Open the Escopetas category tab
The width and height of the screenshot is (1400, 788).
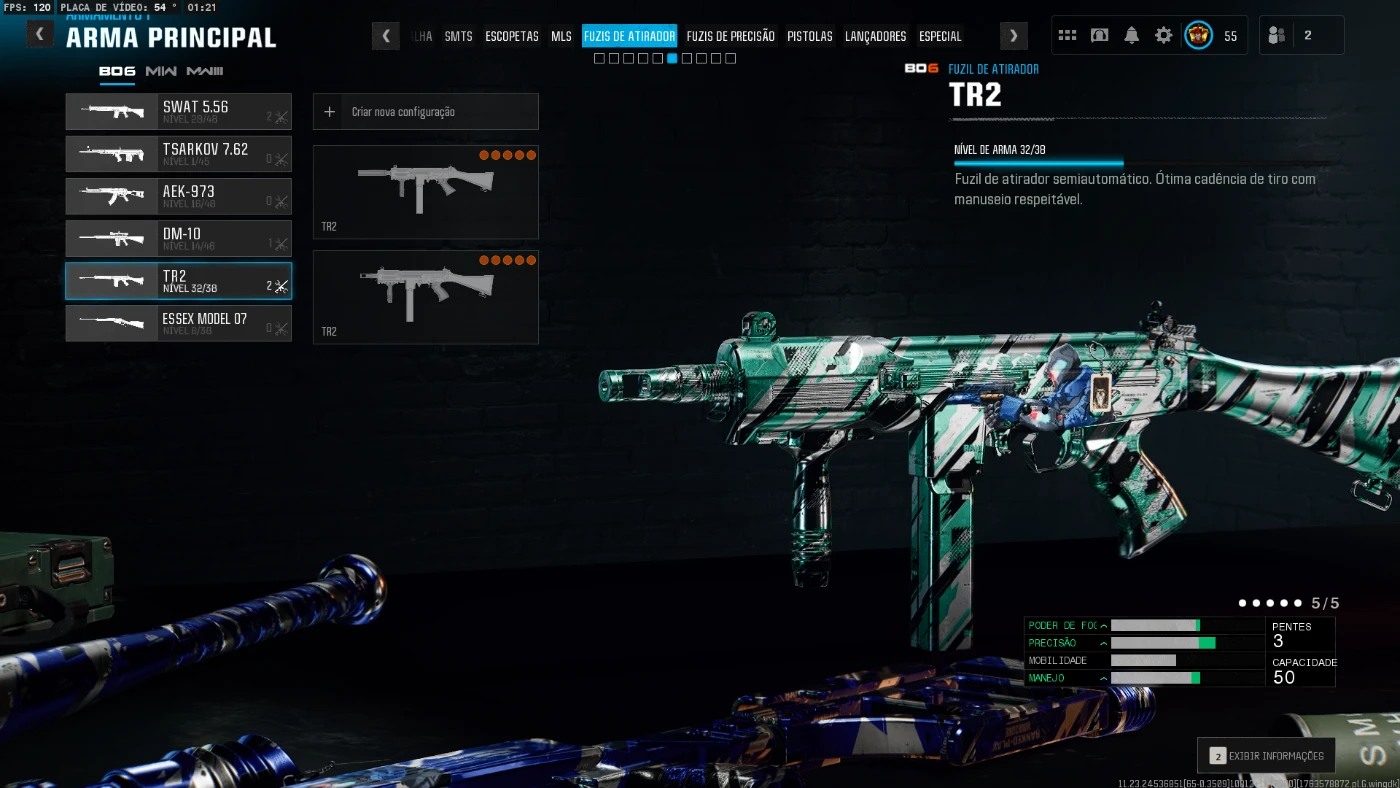click(x=512, y=36)
